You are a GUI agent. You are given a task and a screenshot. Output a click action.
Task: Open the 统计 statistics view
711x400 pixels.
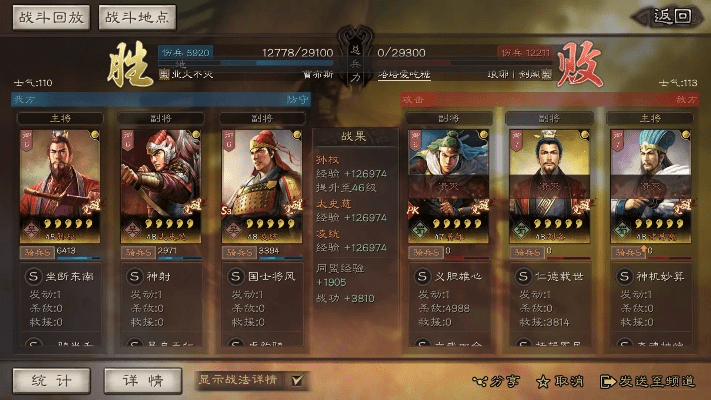pyautogui.click(x=51, y=380)
